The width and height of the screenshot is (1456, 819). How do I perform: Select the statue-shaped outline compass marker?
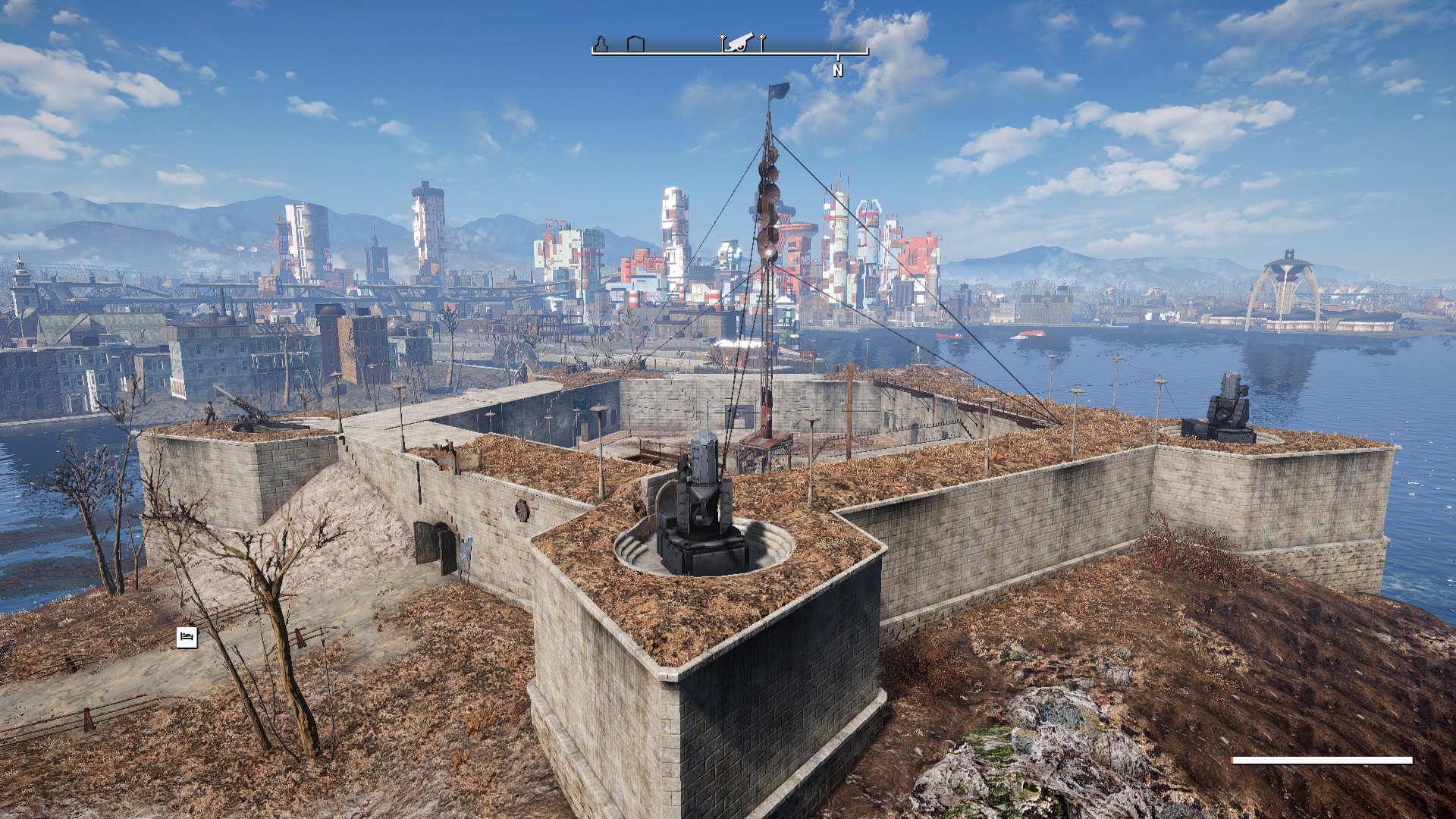[600, 44]
